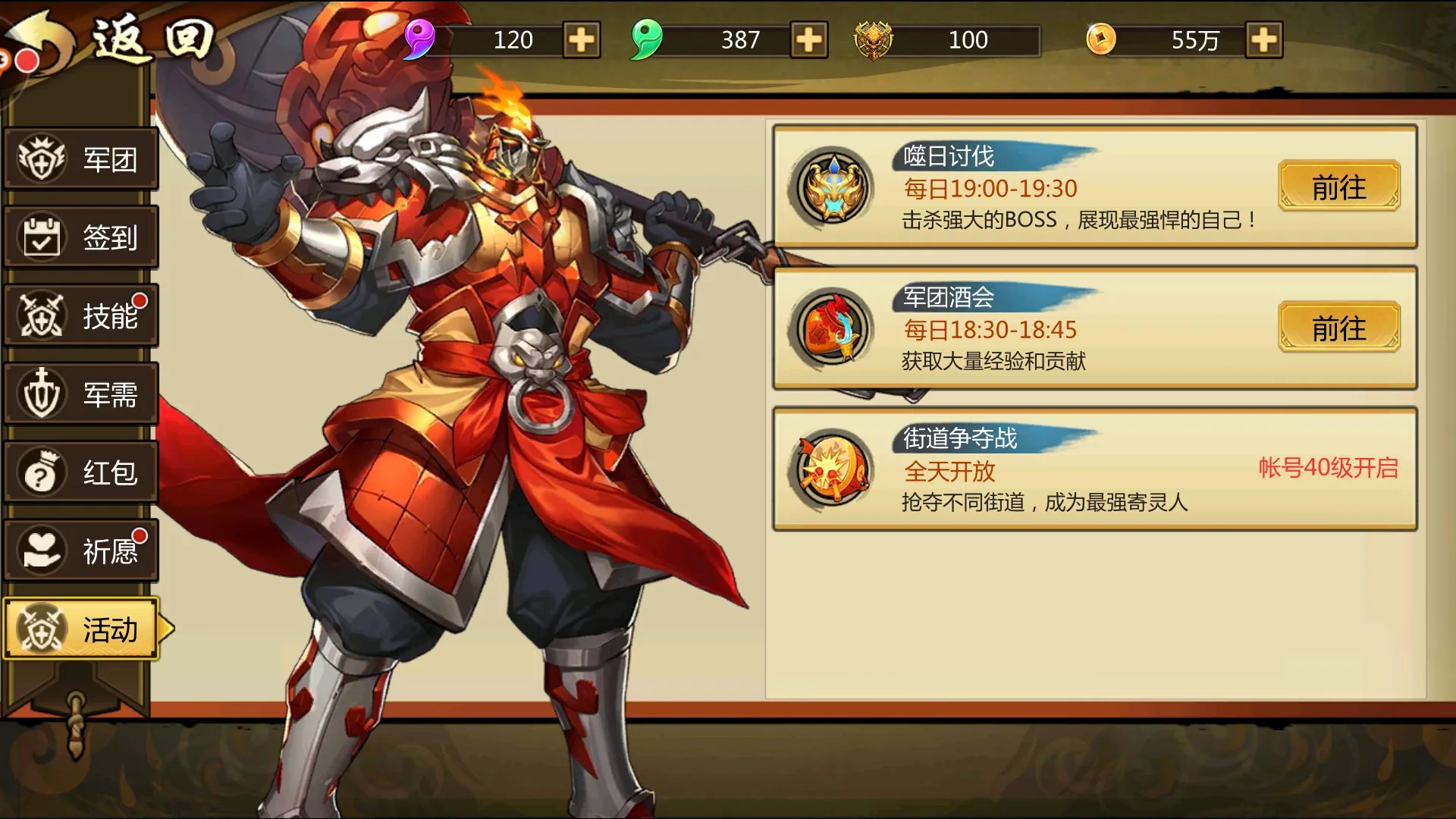Add more green soul currency
Viewport: 1456px width, 819px height.
809,40
